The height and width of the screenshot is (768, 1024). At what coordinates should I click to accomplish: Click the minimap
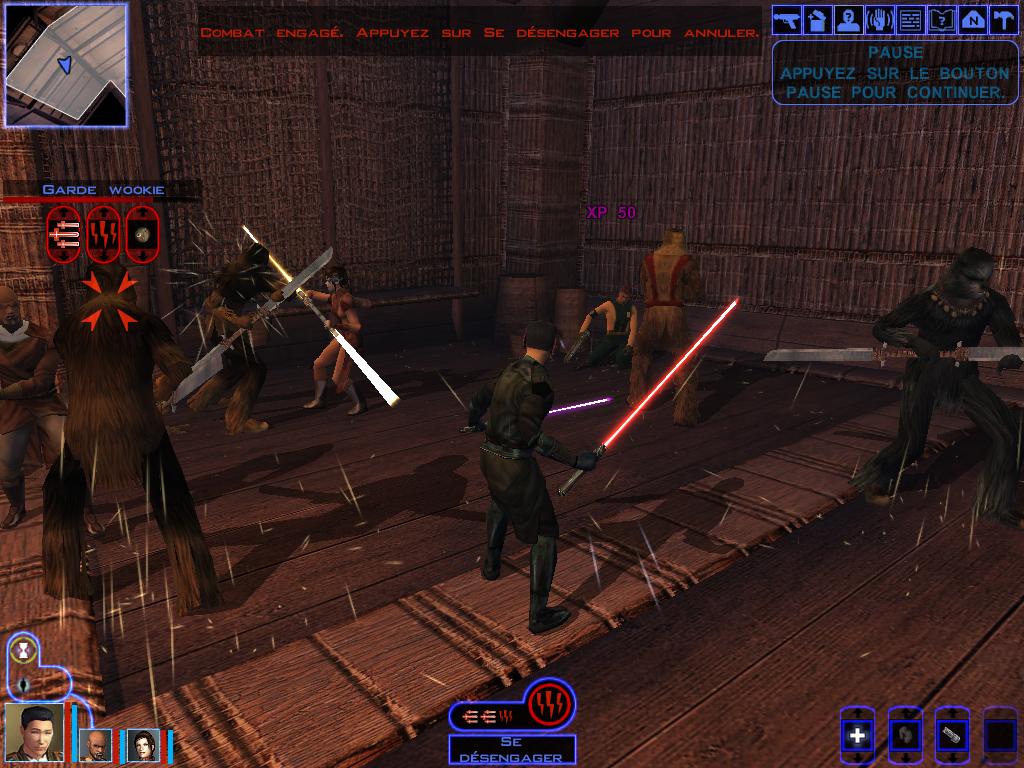[65, 64]
